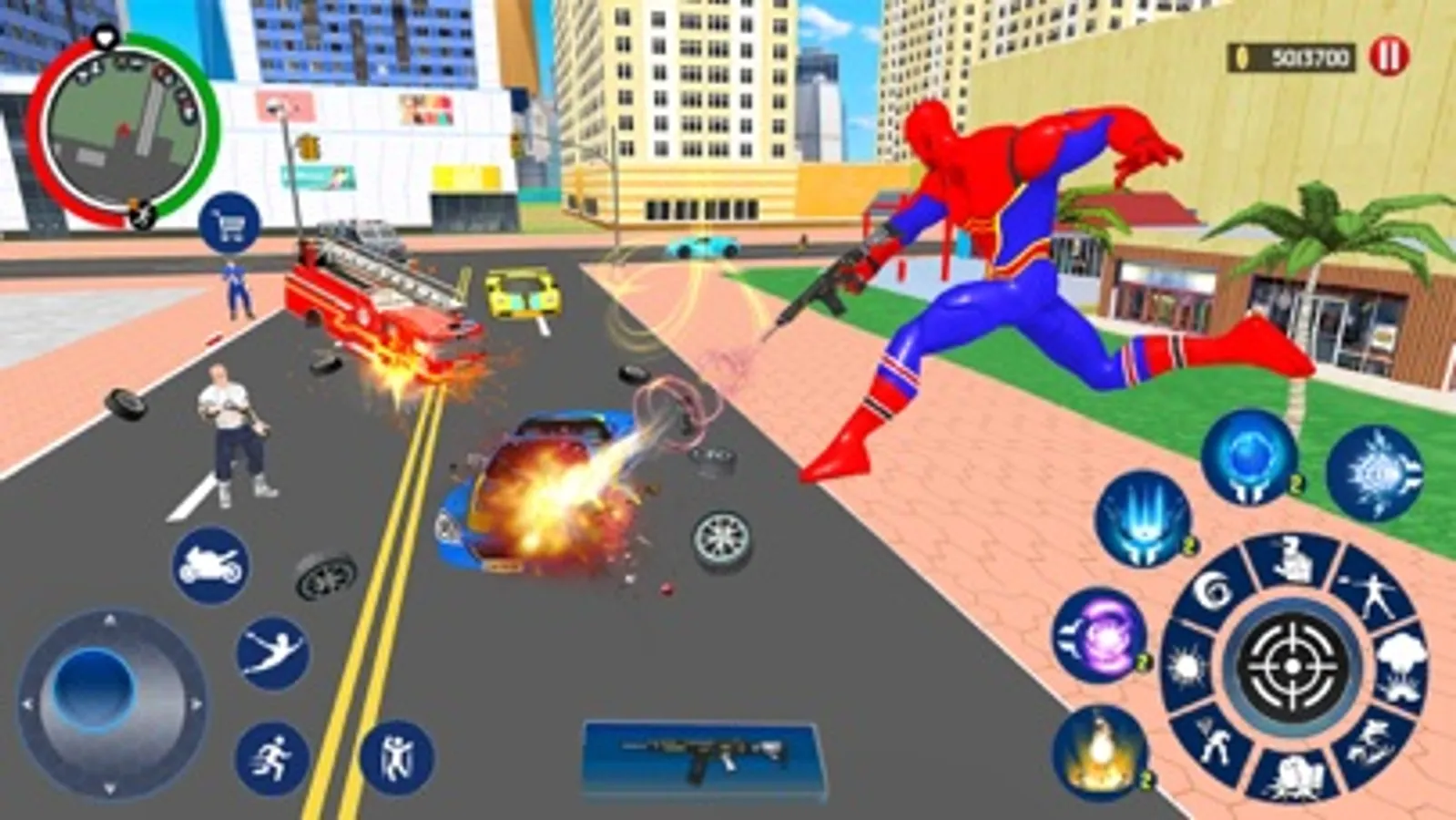This screenshot has height=820, width=1456.
Task: Pause the game
Action: pyautogui.click(x=1386, y=55)
